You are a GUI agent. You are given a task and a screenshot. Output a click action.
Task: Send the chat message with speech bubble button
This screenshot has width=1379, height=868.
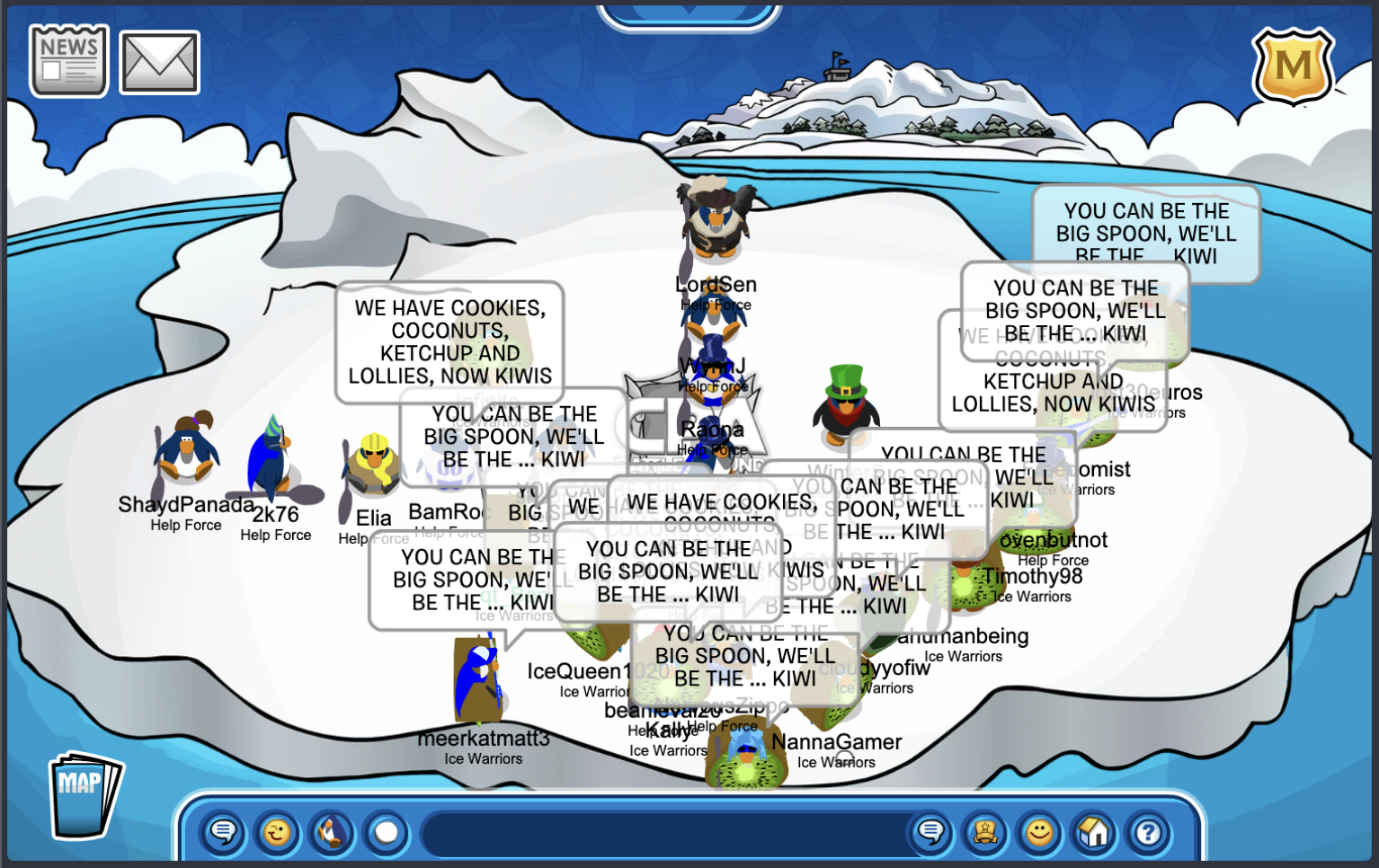coord(931,833)
